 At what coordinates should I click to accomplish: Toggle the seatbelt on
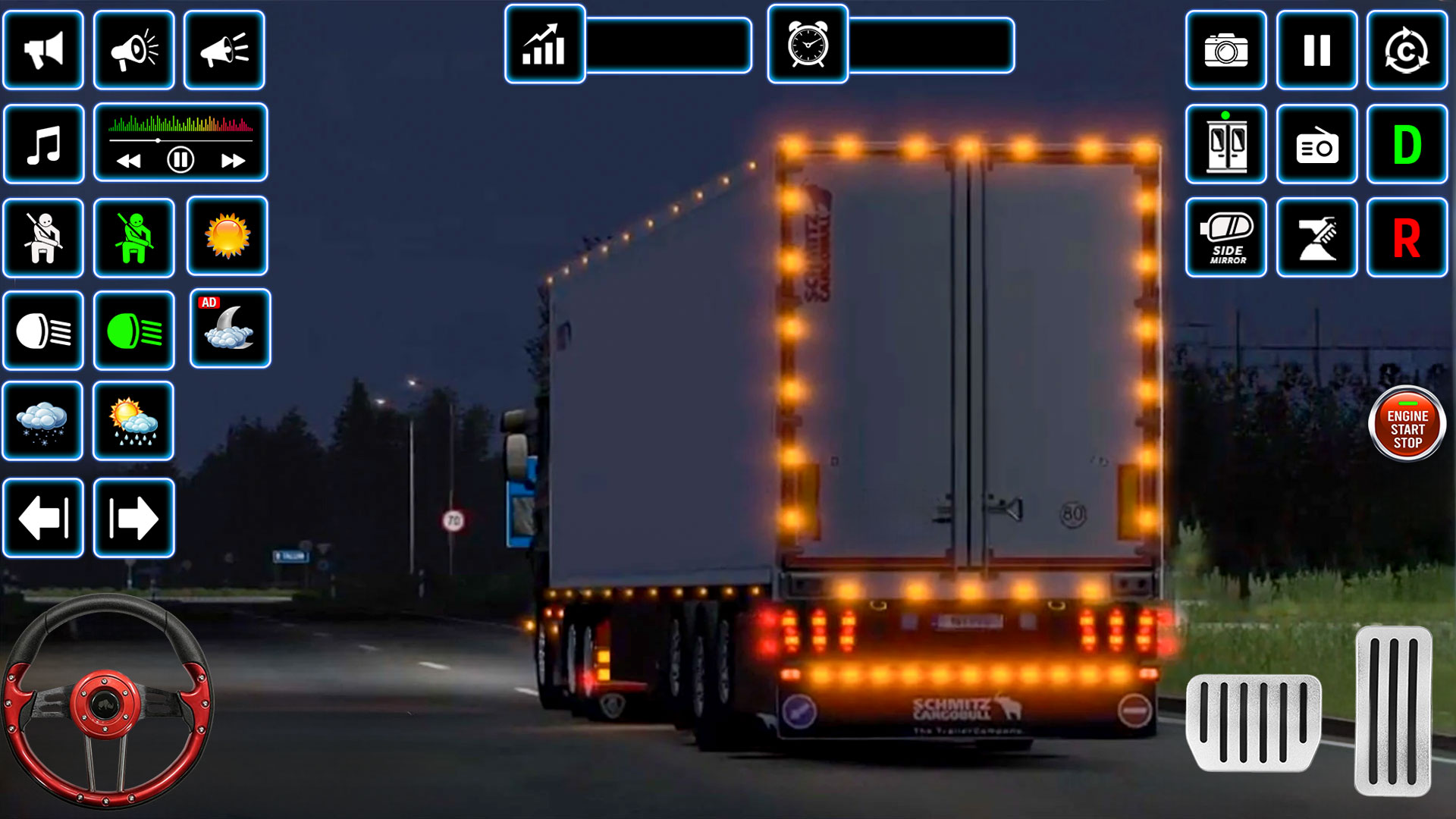pos(134,237)
